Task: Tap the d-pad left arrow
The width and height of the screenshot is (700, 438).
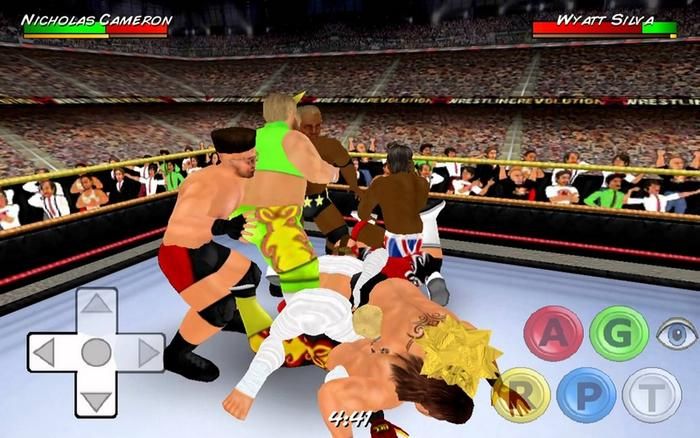Action: [x=45, y=352]
